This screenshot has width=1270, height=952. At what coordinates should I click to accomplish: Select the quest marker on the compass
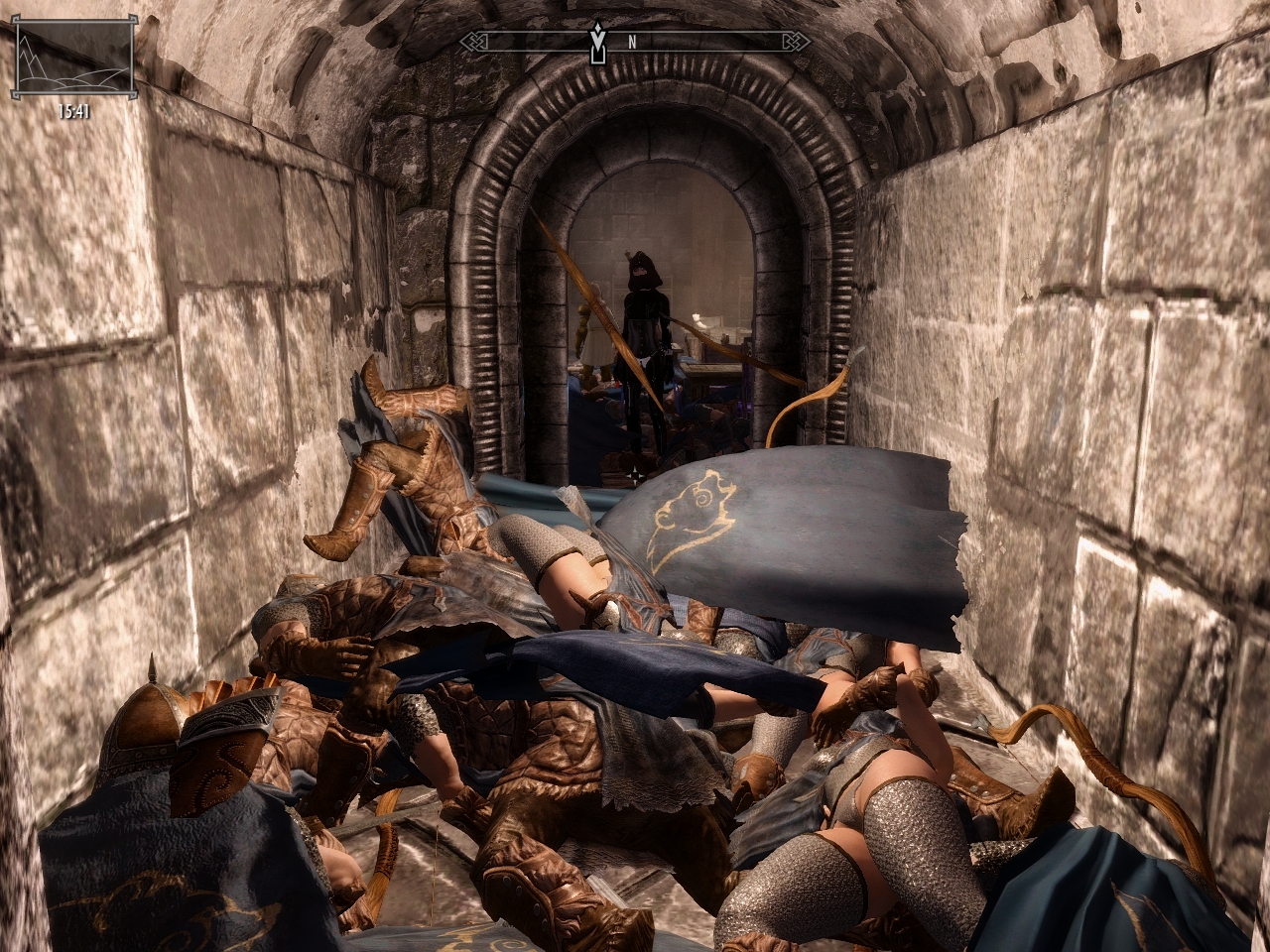(x=596, y=43)
